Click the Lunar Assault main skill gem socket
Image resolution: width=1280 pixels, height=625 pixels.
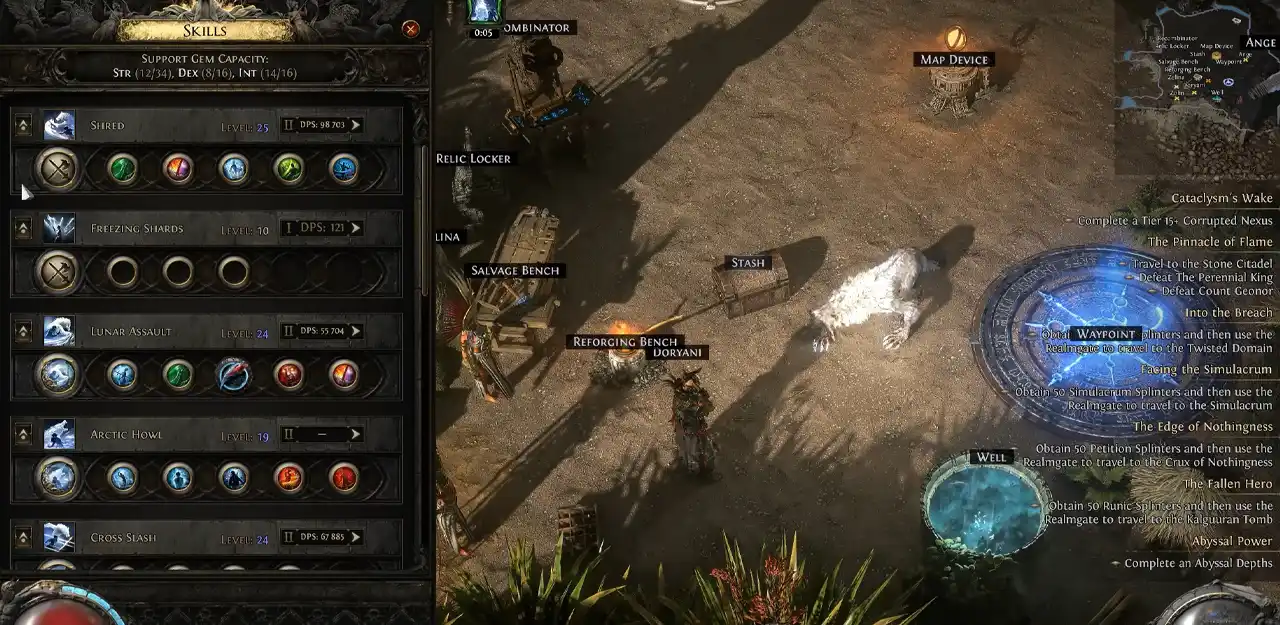(57, 375)
